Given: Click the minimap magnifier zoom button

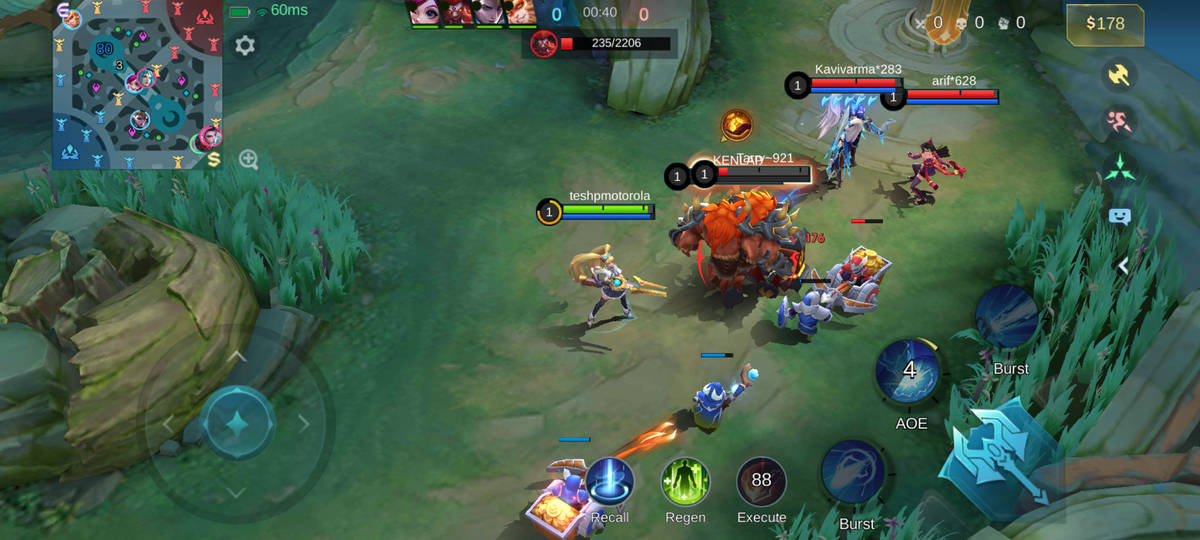Looking at the screenshot, I should [249, 159].
